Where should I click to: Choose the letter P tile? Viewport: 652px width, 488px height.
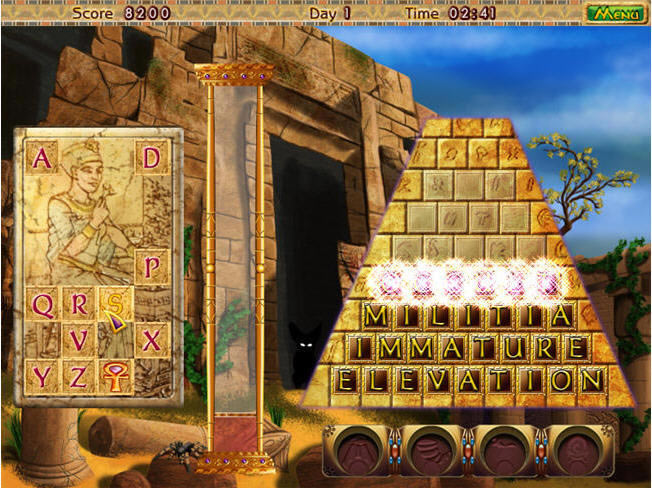tap(152, 267)
